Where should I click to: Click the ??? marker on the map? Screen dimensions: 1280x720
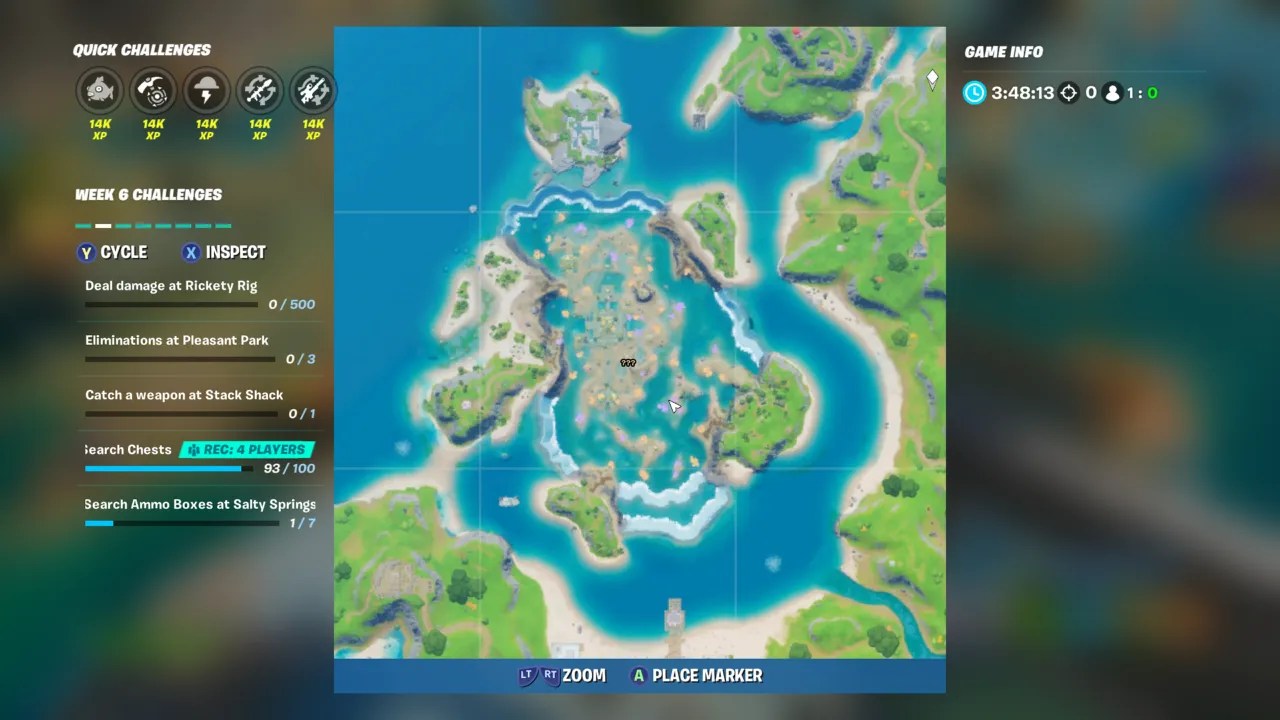tap(628, 362)
